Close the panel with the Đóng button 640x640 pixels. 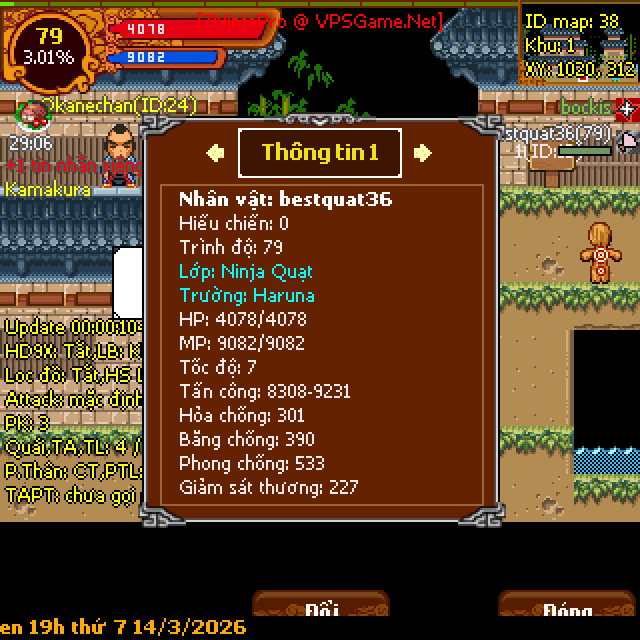tap(567, 608)
